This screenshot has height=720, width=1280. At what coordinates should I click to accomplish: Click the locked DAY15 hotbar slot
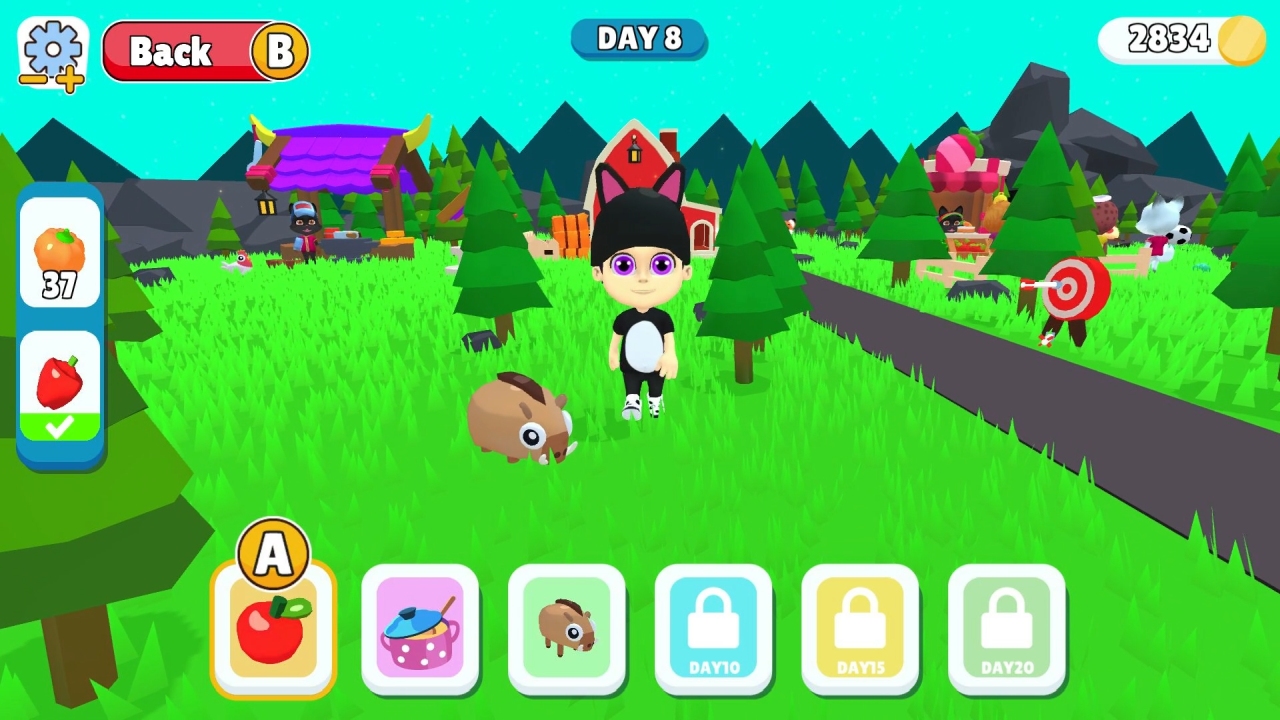click(x=860, y=628)
